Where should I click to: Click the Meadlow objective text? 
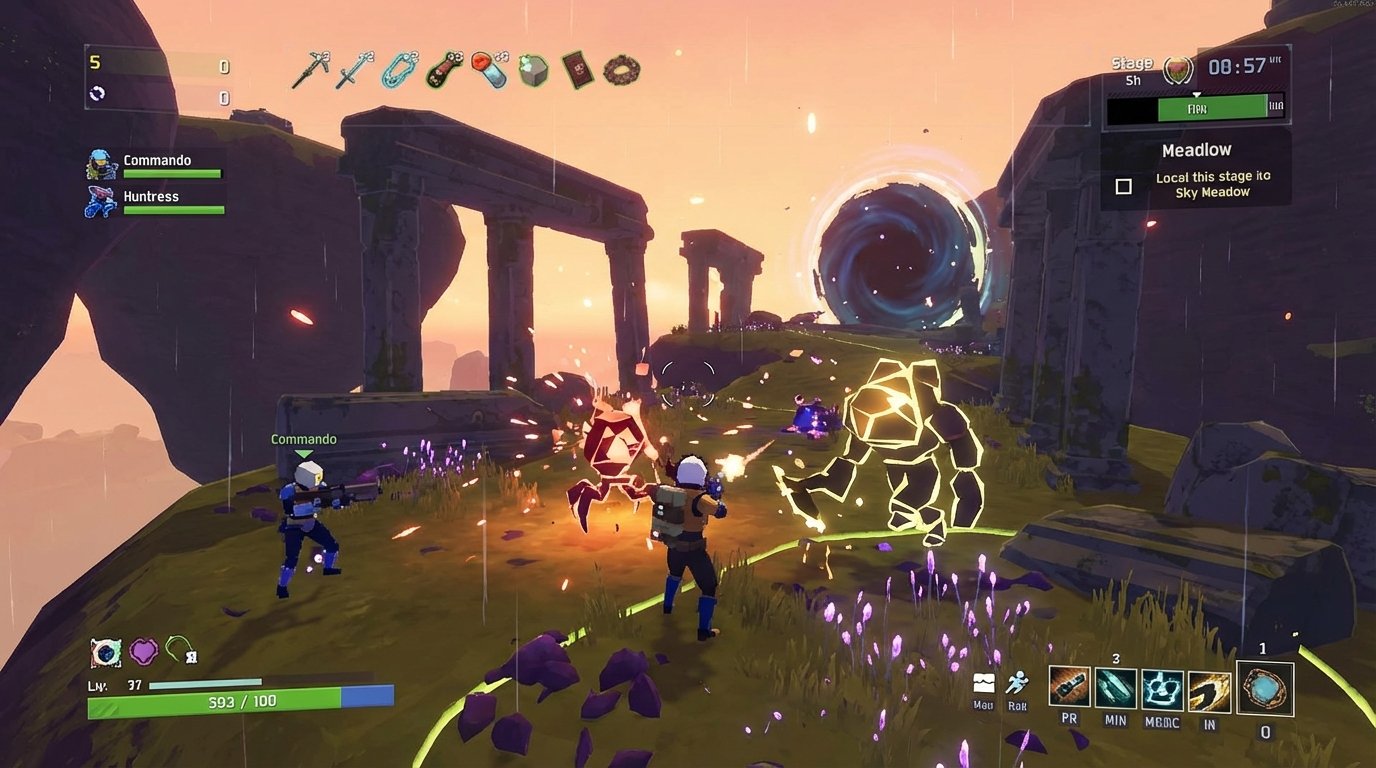tap(1196, 148)
